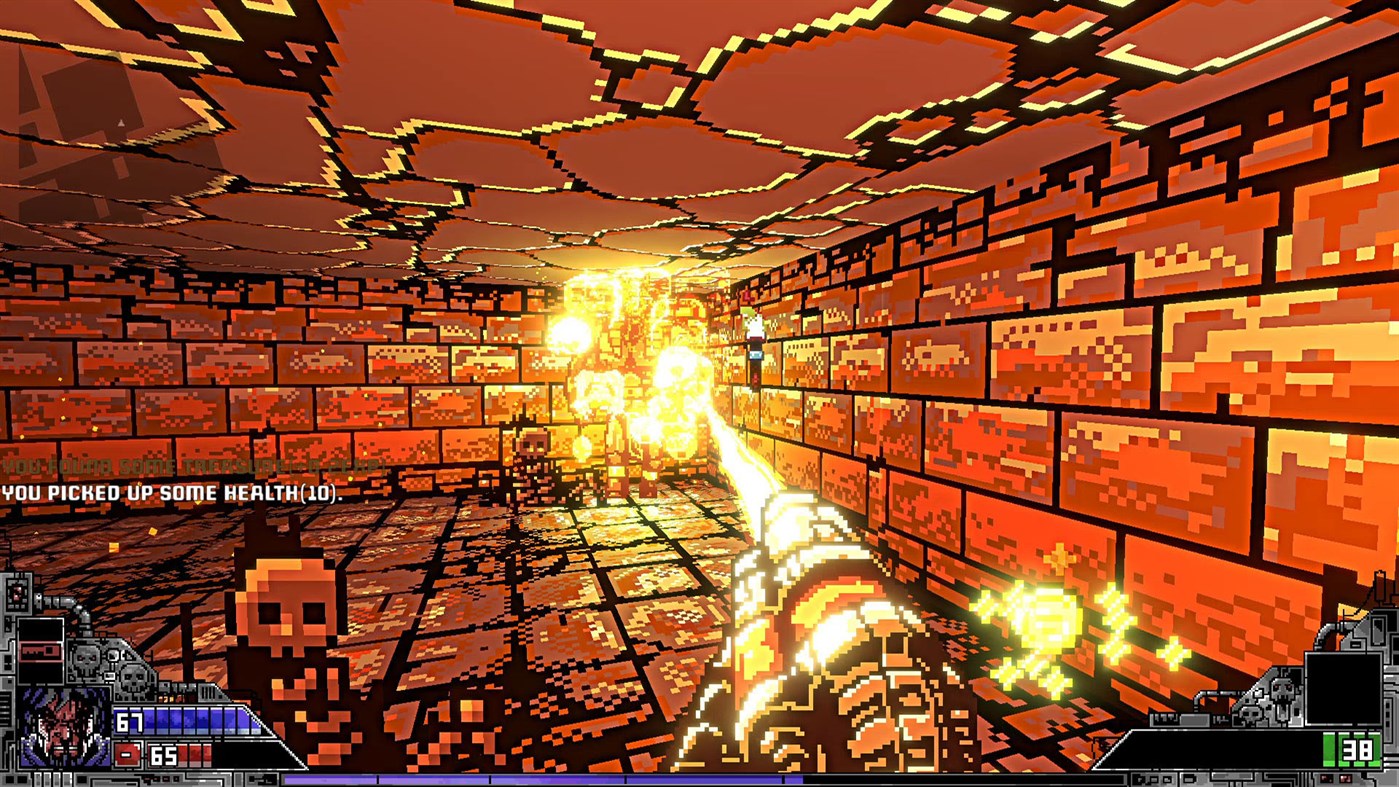Click the green battery icon beside the ammo counter

pyautogui.click(x=1330, y=748)
